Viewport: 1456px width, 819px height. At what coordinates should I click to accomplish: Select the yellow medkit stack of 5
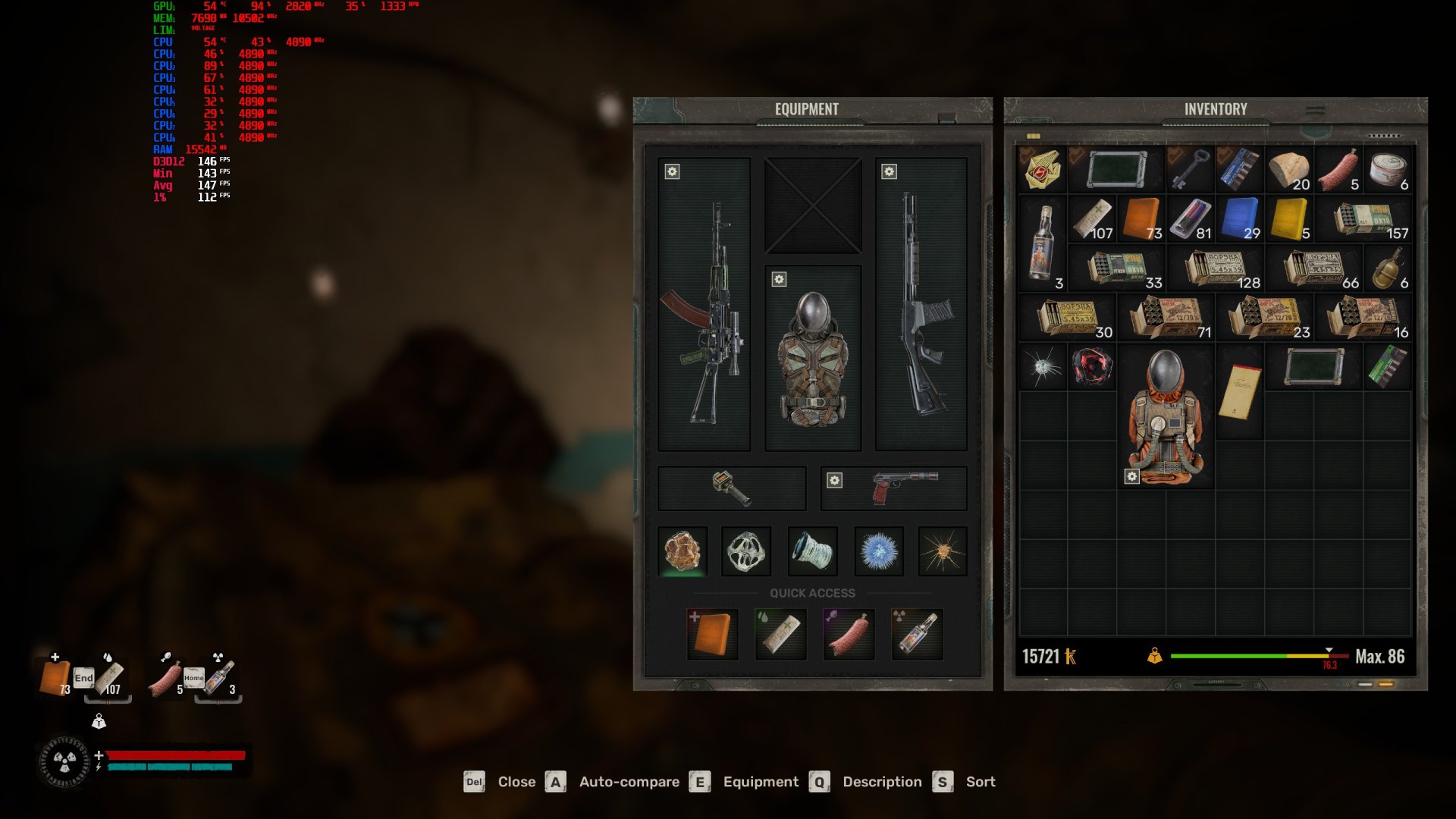click(1289, 218)
